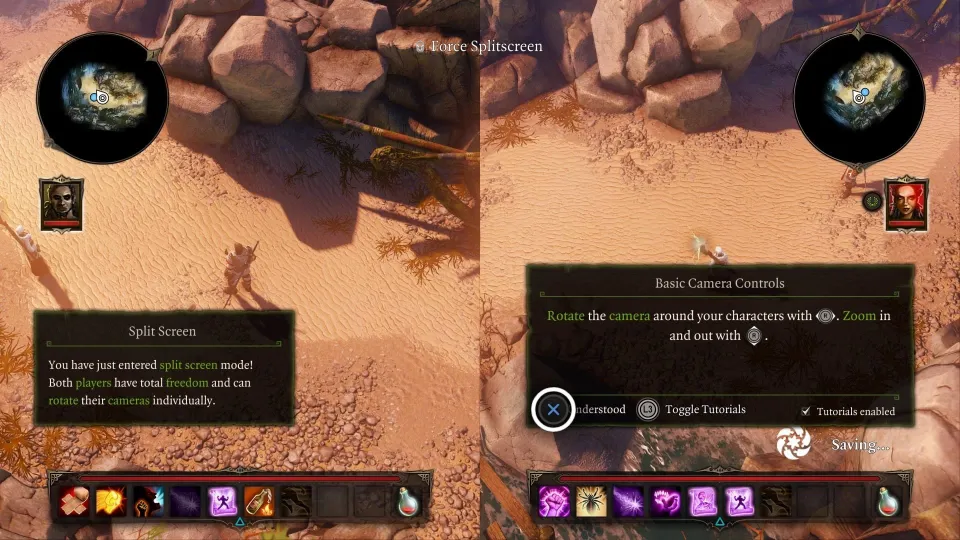Cast the spider skill
The width and height of the screenshot is (960, 540).
[x=590, y=500]
